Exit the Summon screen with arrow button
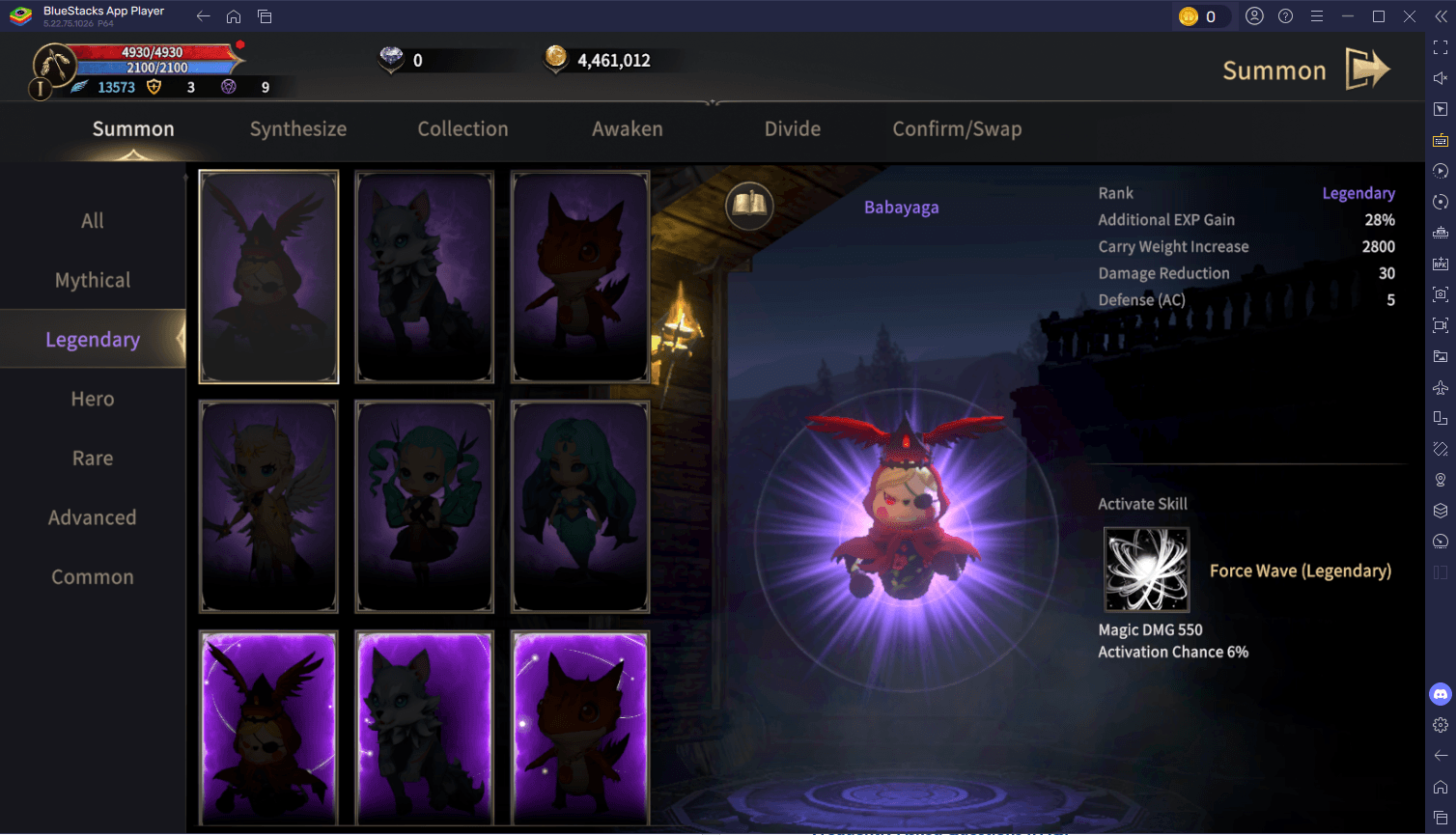The width and height of the screenshot is (1456, 835). pos(1367,70)
